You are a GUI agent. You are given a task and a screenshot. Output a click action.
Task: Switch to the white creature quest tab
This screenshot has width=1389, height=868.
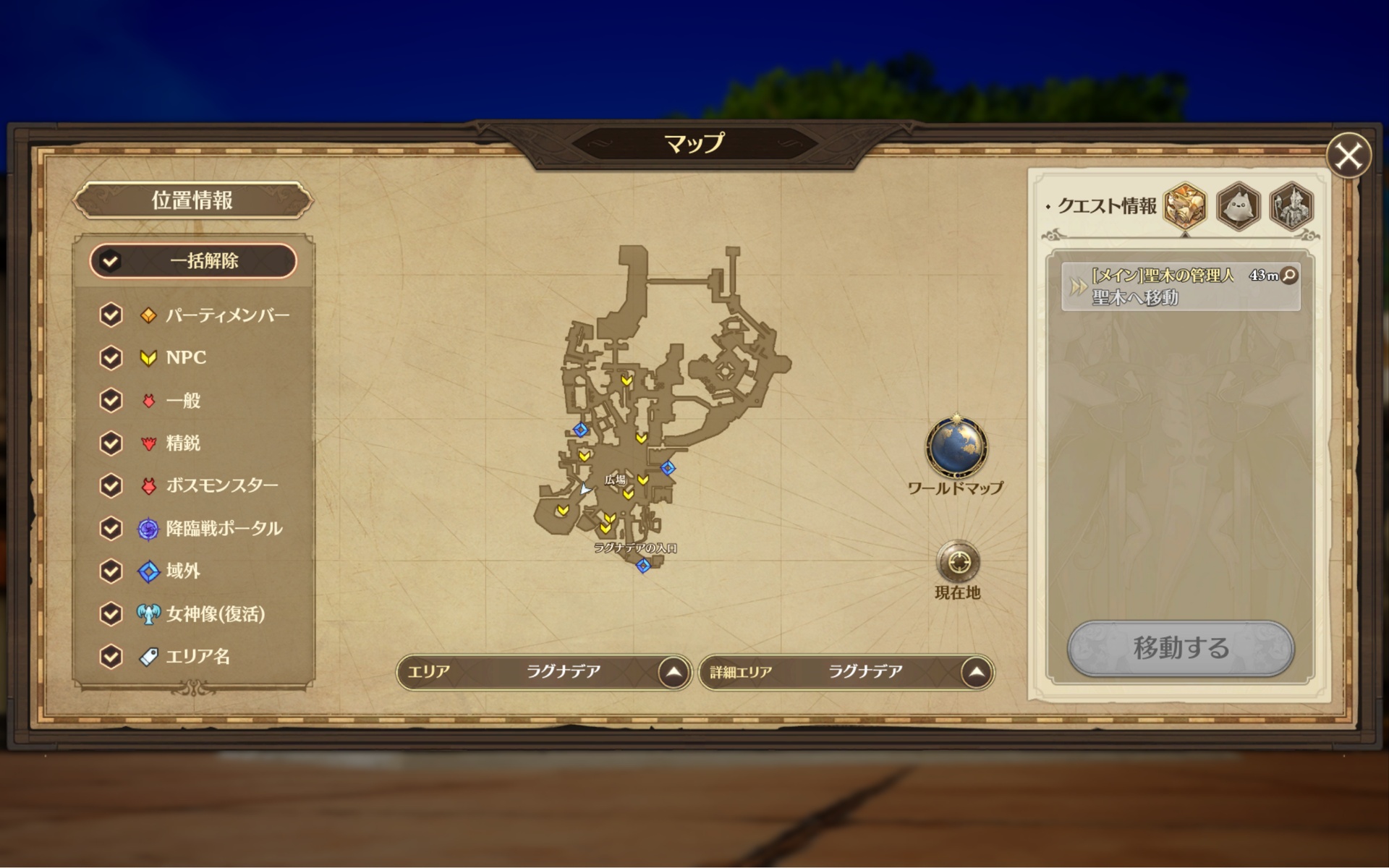[1239, 206]
